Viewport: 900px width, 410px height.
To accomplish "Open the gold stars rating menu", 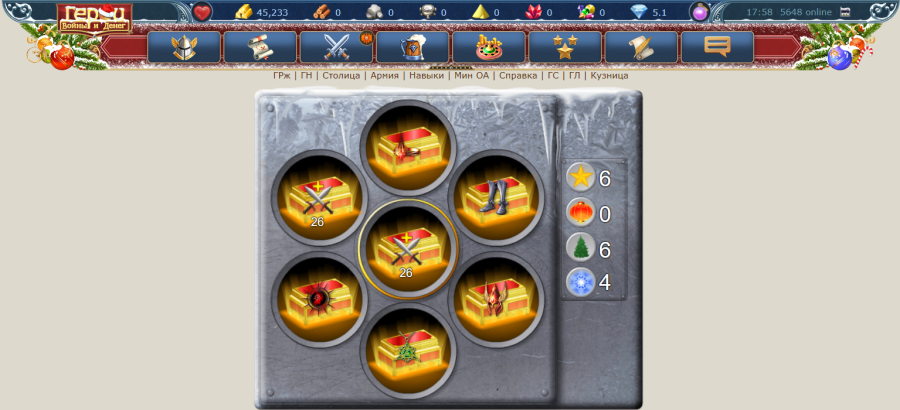I will [565, 47].
